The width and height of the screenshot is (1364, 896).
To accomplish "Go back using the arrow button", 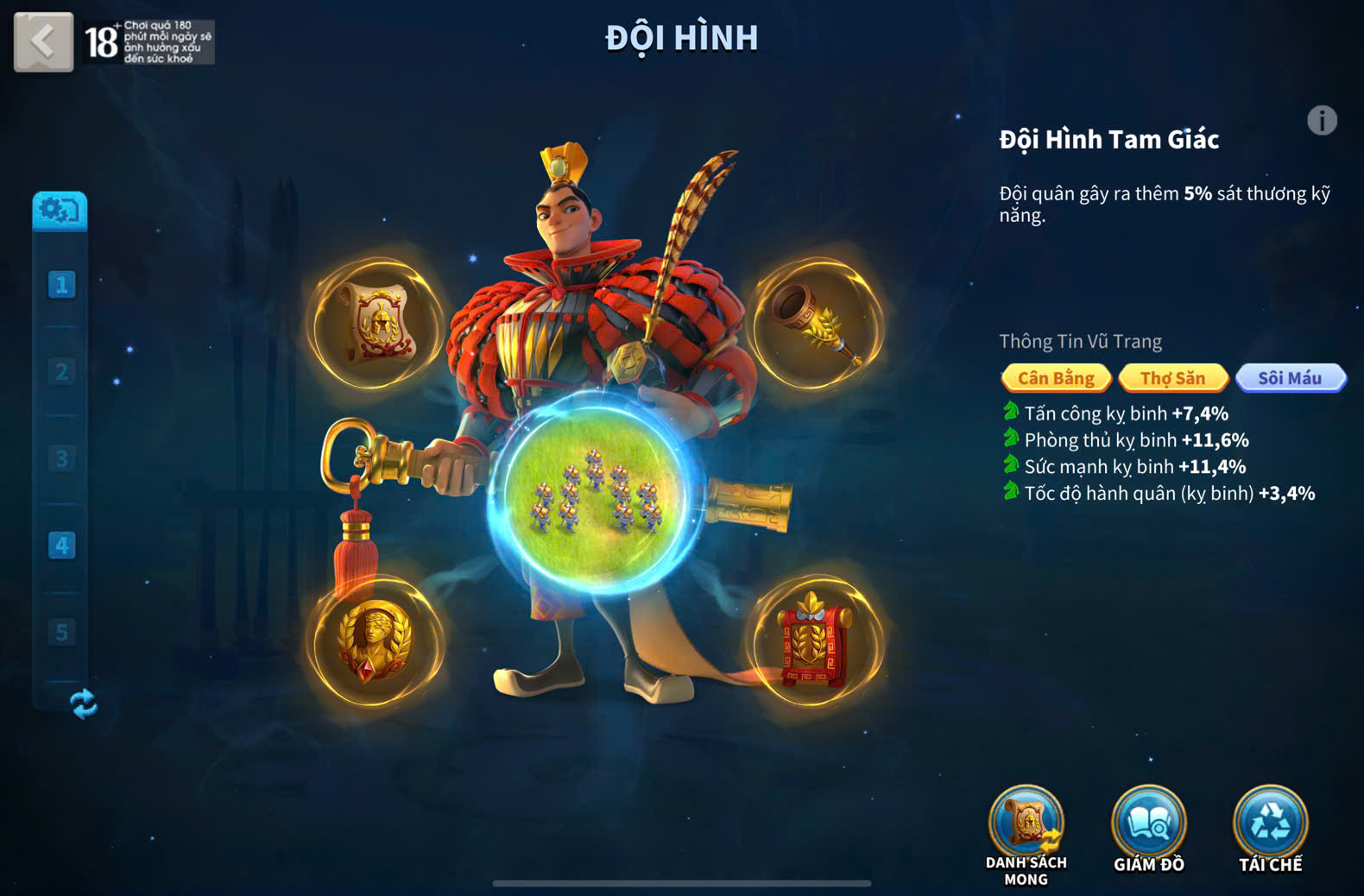I will click(43, 41).
